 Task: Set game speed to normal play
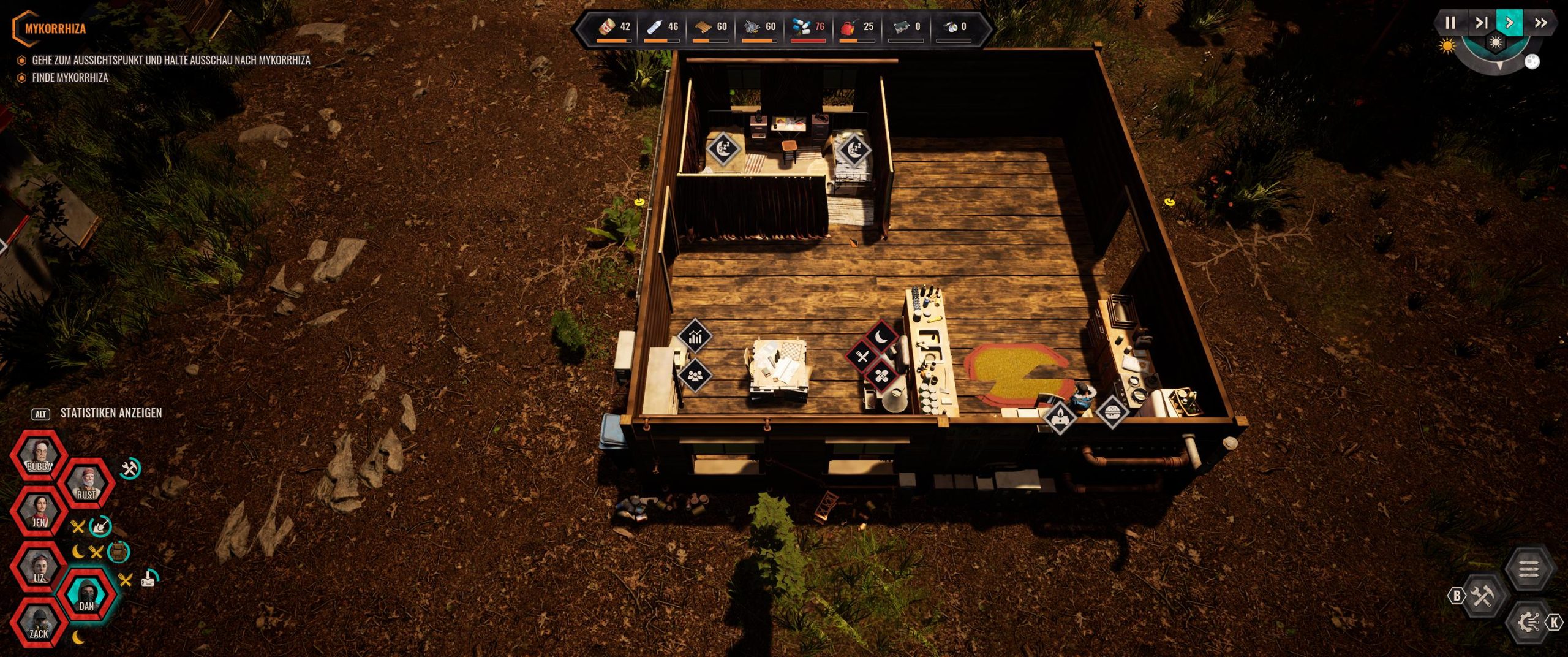tap(1509, 23)
